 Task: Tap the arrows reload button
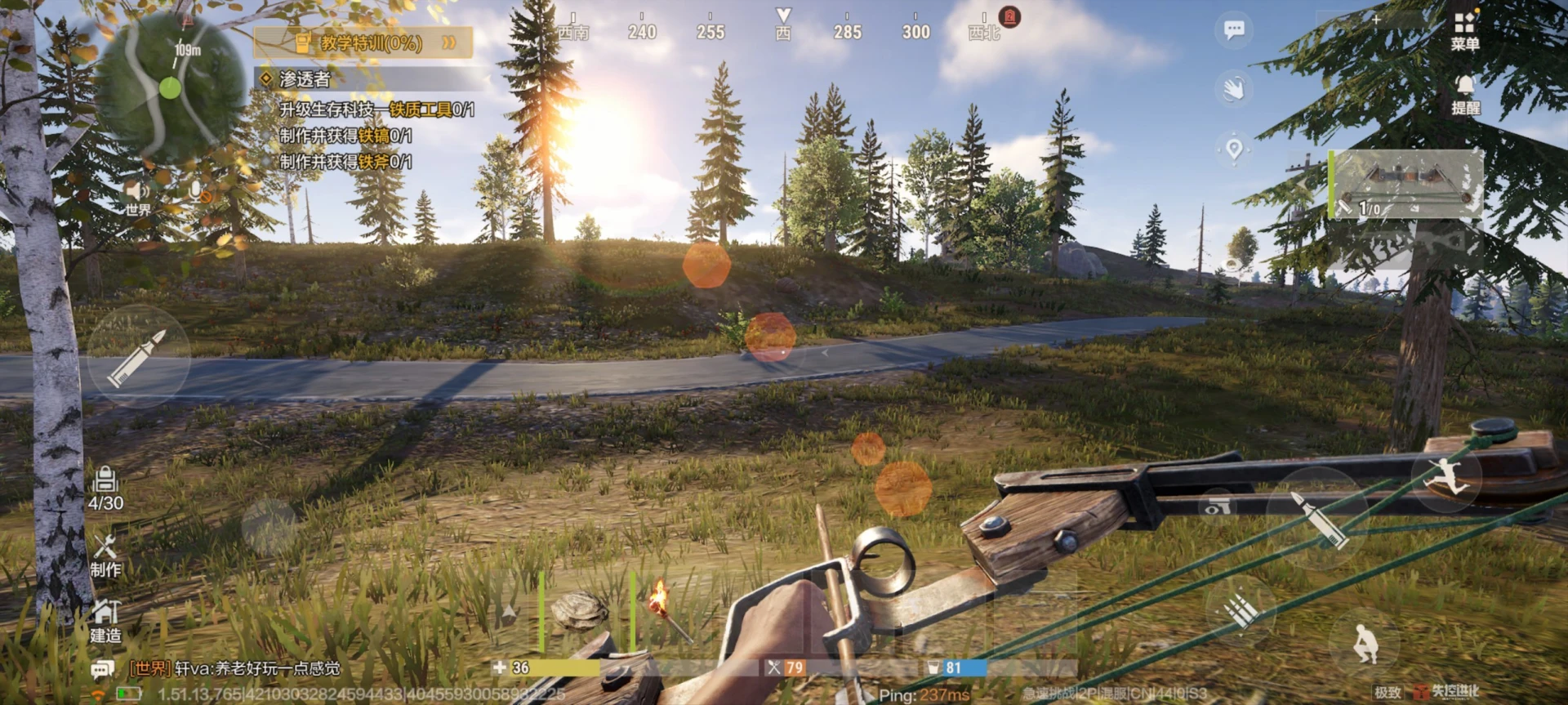coord(1240,610)
